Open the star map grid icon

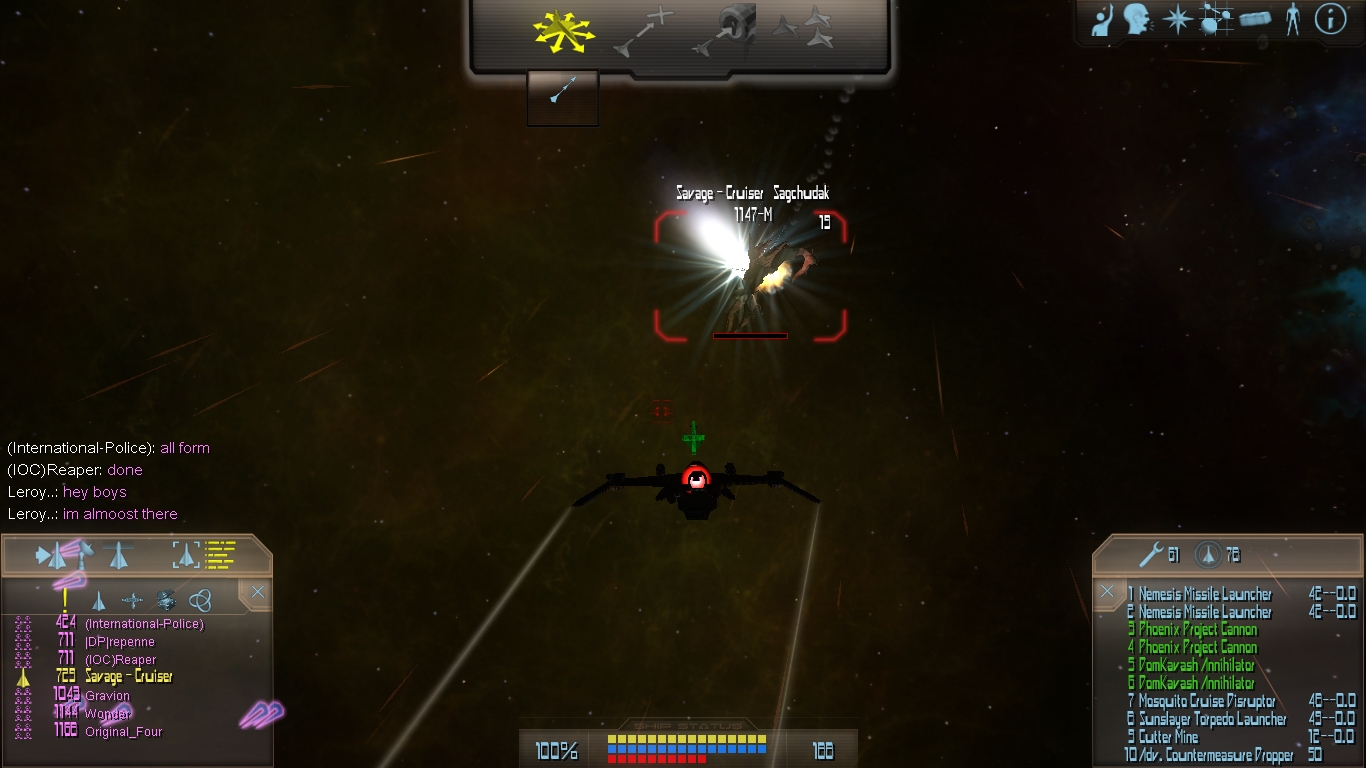(1215, 20)
